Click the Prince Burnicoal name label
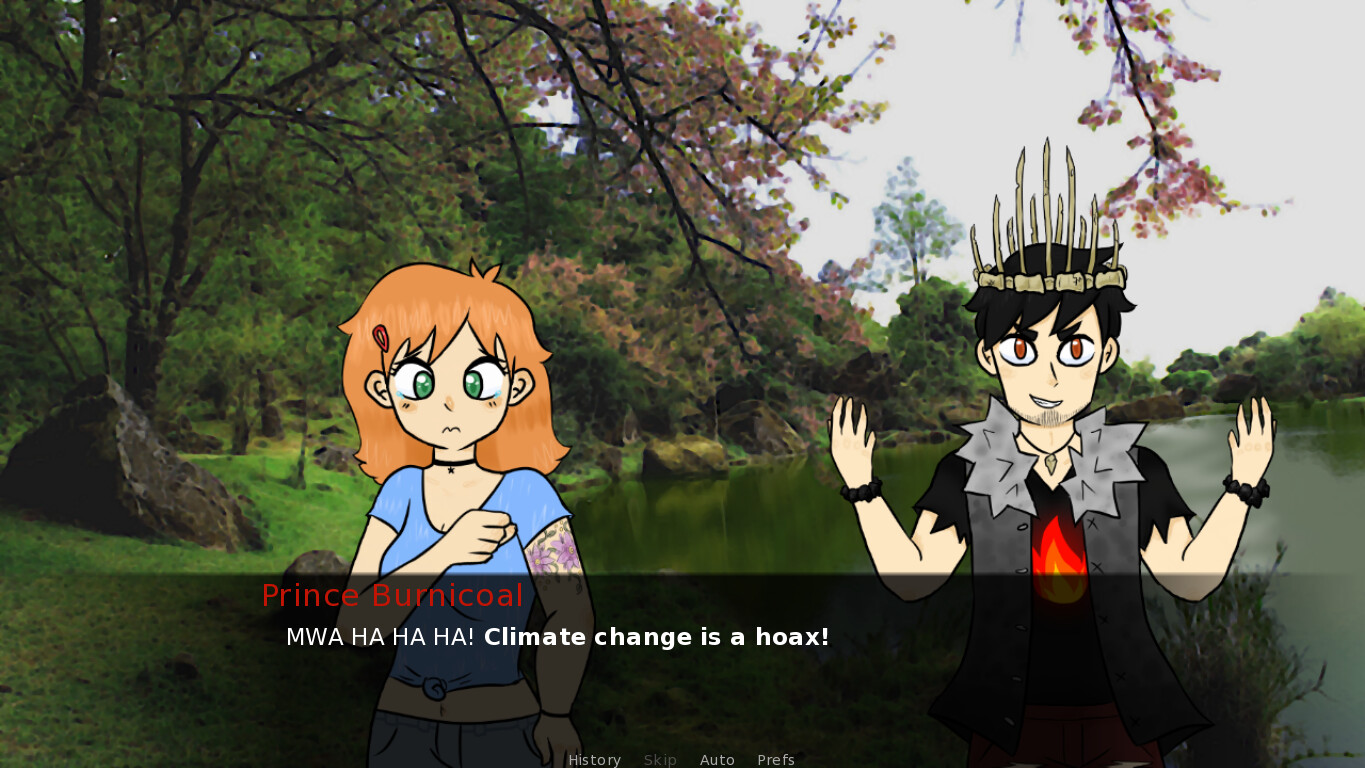This screenshot has width=1365, height=768. click(392, 595)
